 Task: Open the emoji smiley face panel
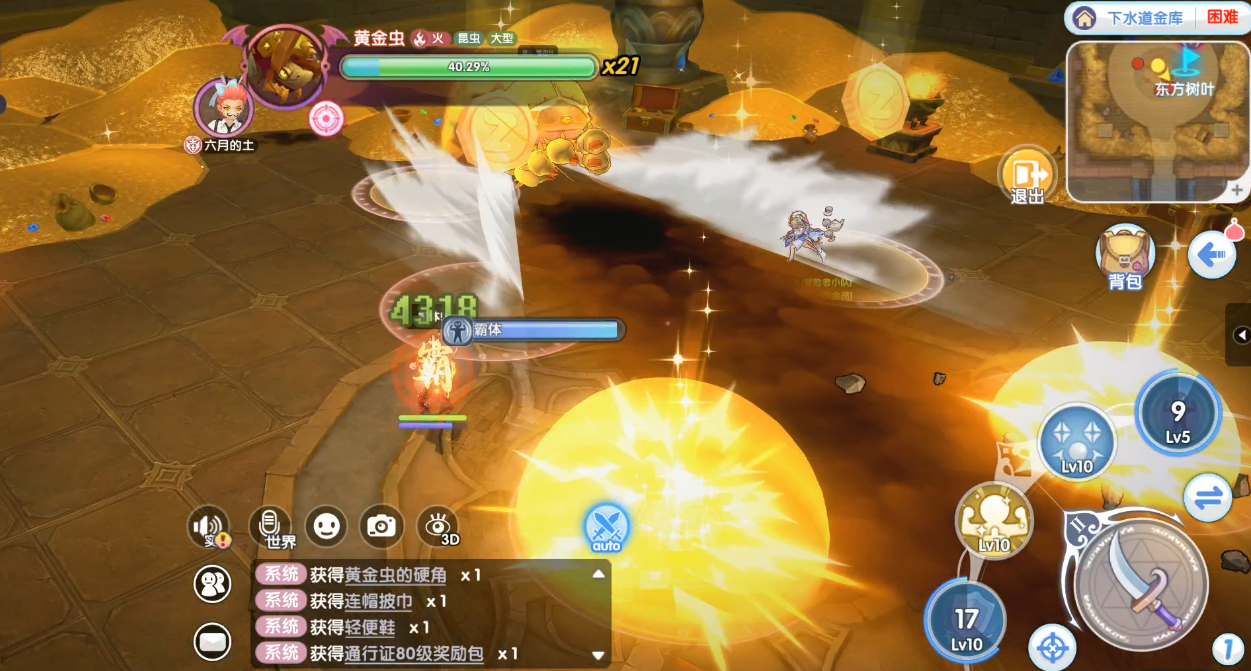pyautogui.click(x=326, y=525)
